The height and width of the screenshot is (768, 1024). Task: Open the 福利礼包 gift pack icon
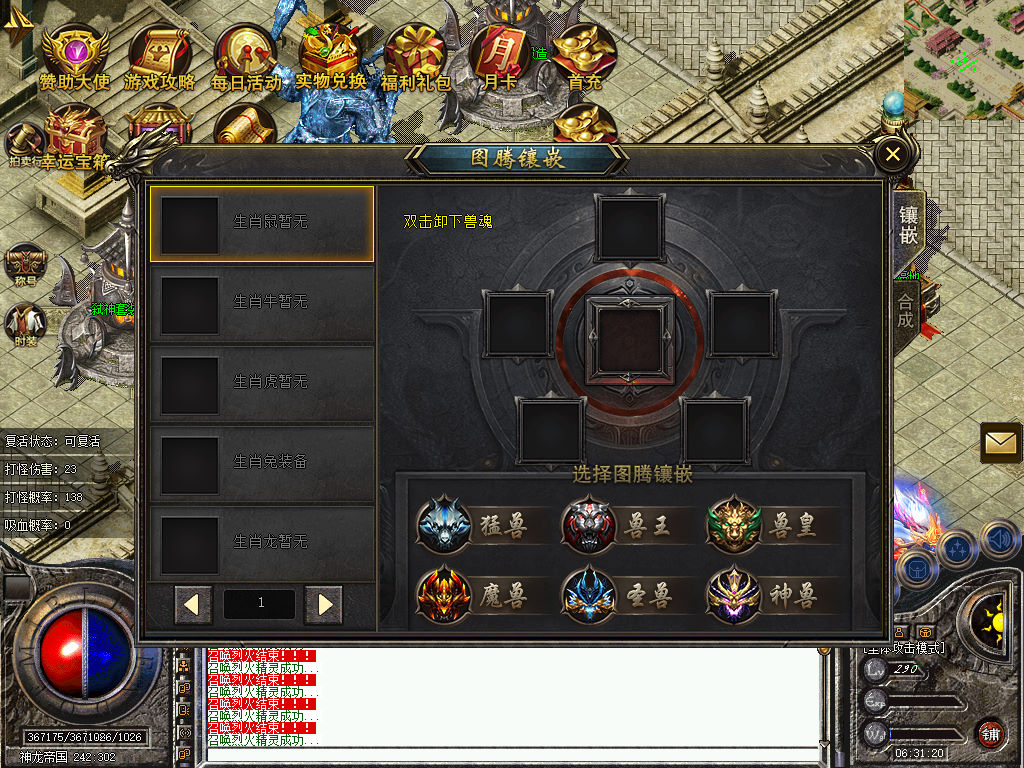coord(416,58)
